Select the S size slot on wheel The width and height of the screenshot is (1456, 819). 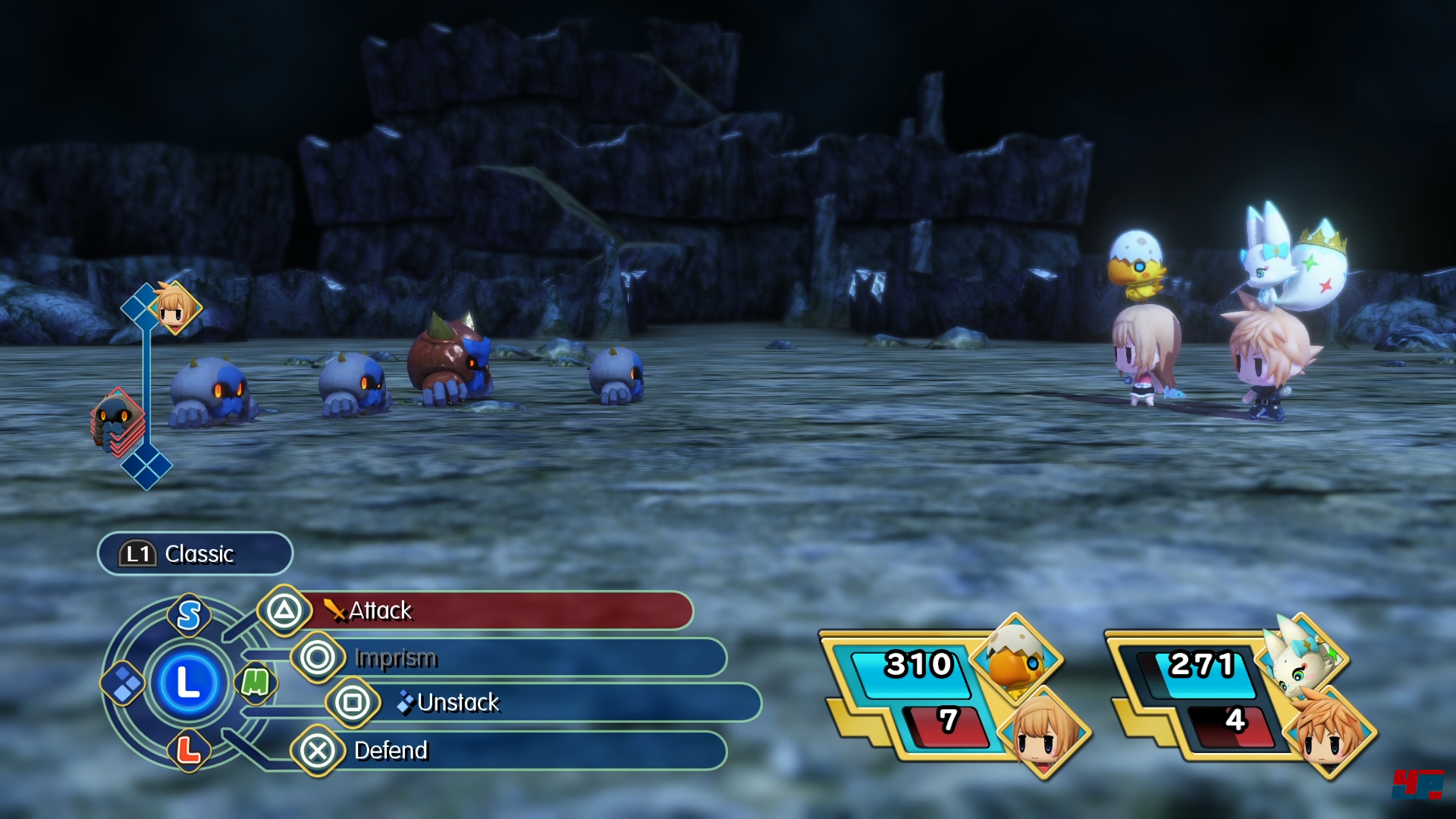[189, 615]
